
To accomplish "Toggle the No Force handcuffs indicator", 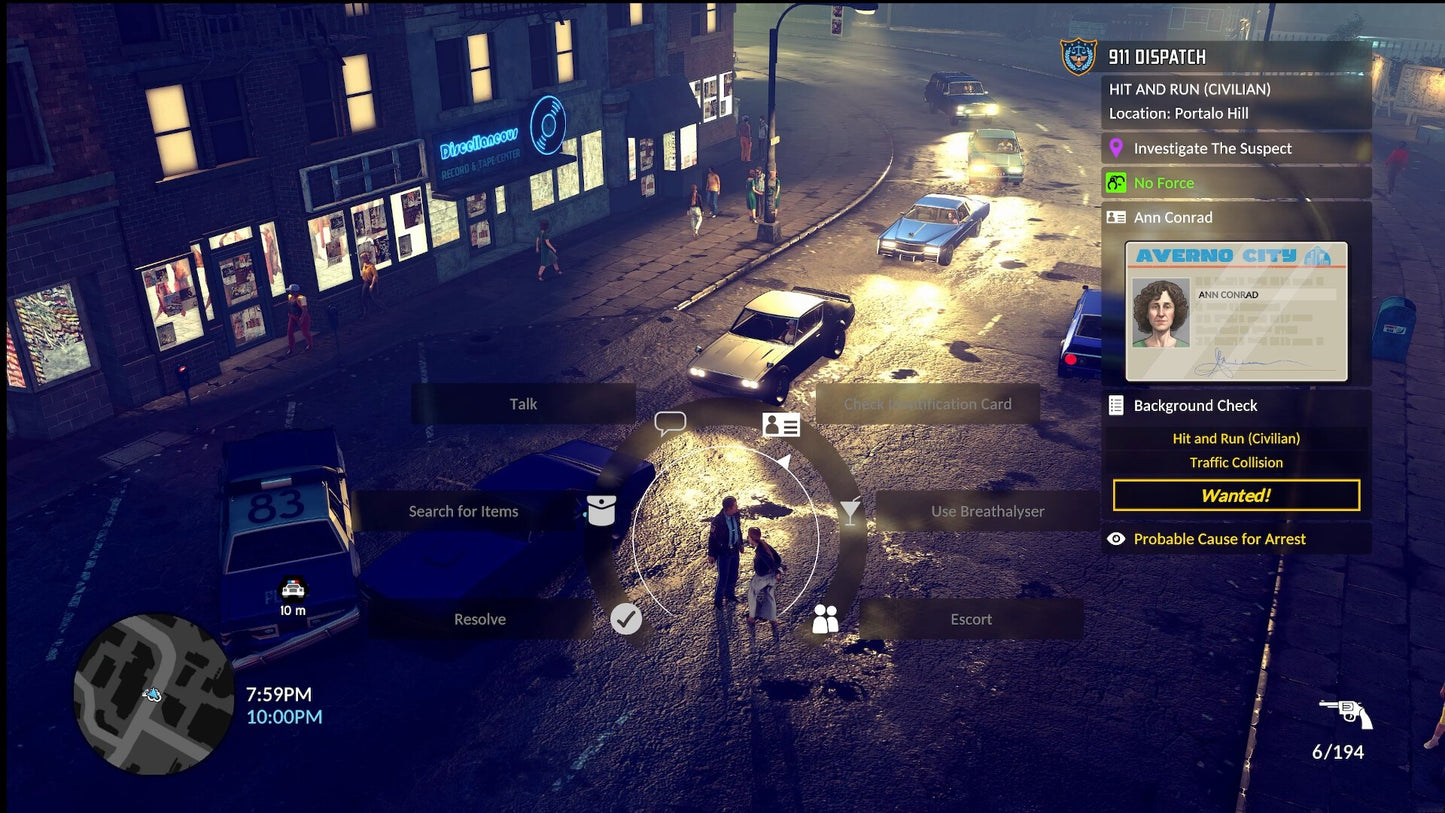I will tap(1116, 182).
